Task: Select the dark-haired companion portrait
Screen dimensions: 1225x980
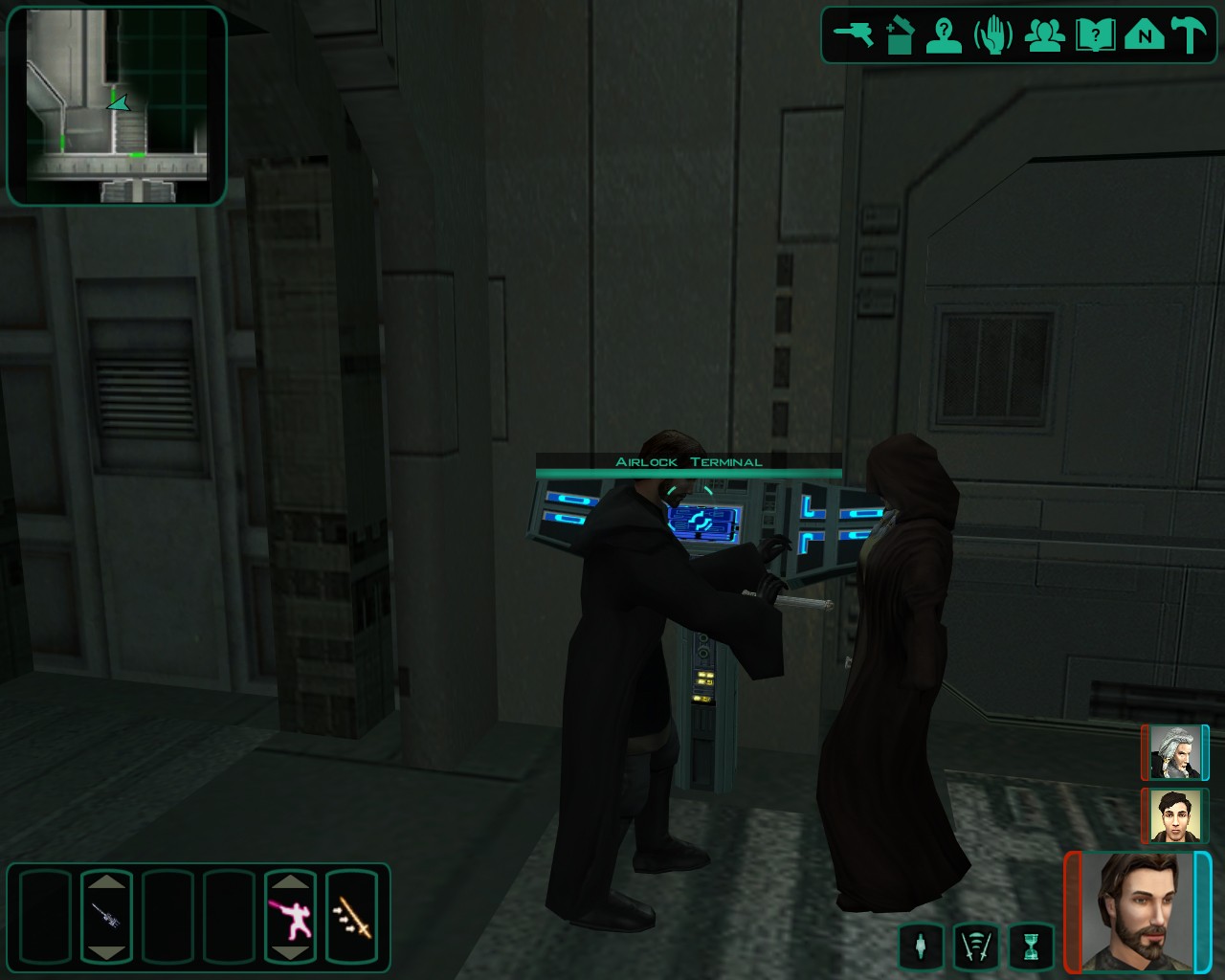Action: tap(1174, 815)
